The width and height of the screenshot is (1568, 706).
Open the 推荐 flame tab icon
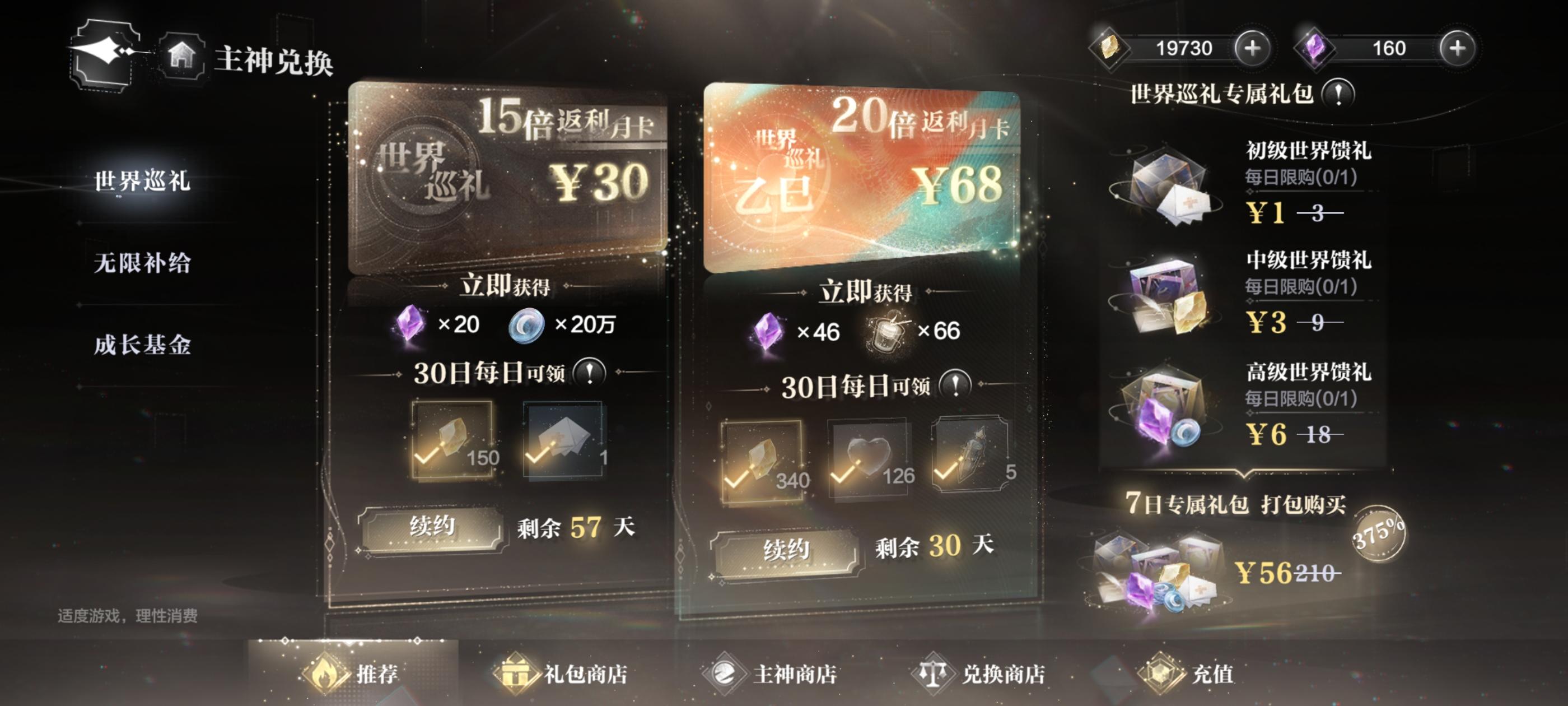[x=326, y=672]
